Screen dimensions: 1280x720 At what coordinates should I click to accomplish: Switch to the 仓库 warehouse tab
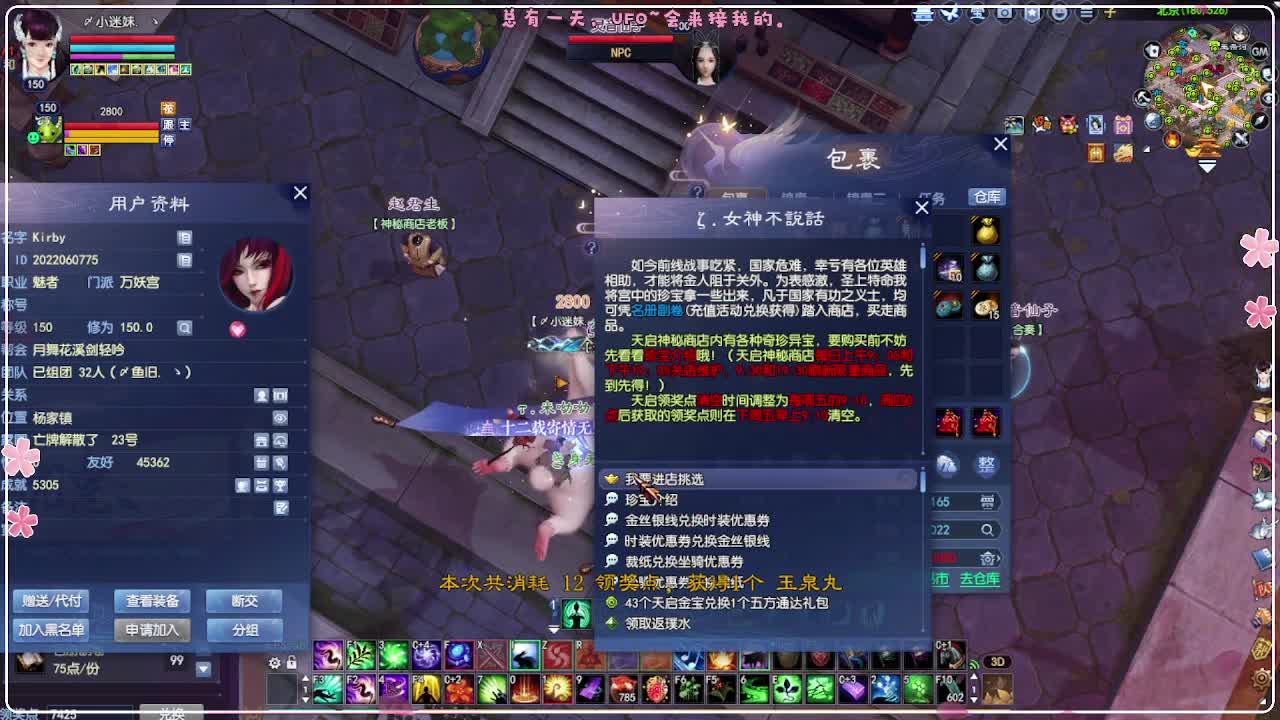pyautogui.click(x=985, y=197)
